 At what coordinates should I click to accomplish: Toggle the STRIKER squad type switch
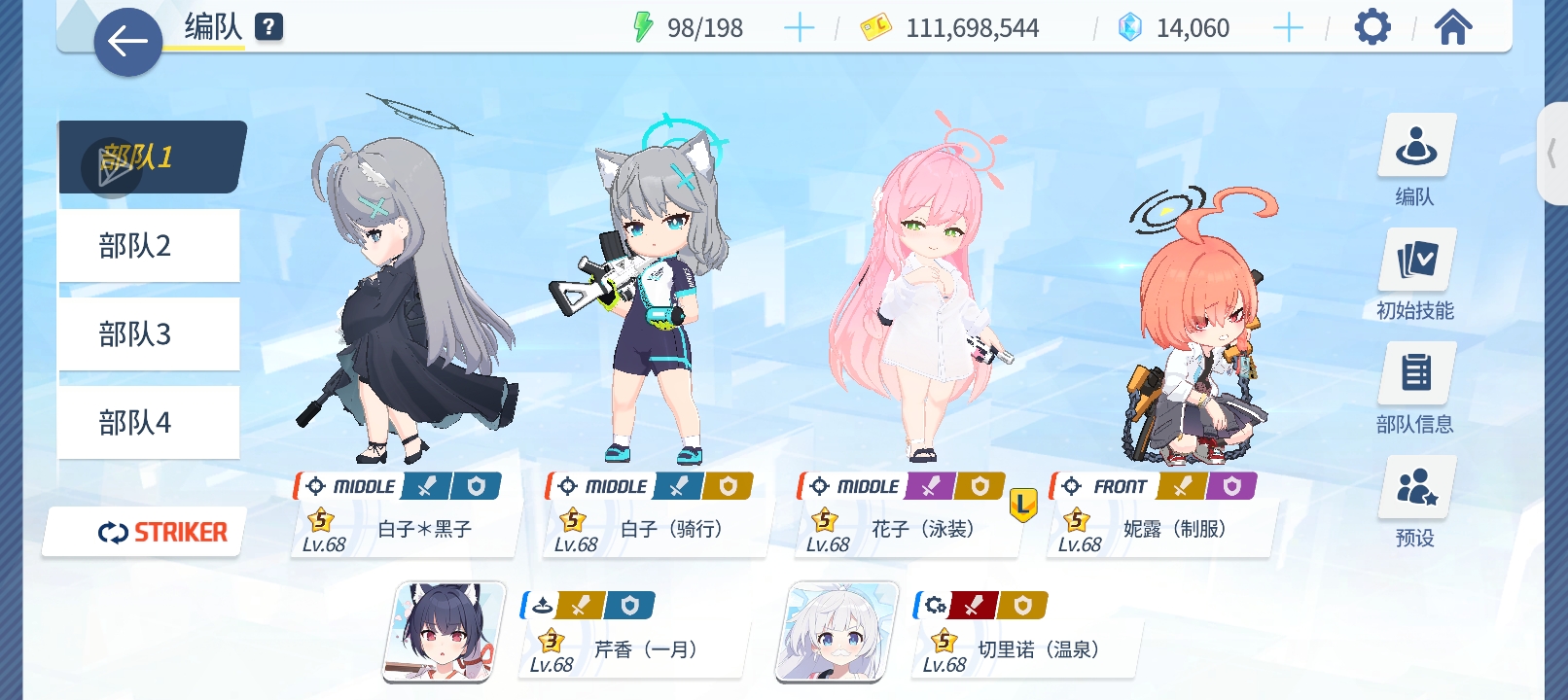pyautogui.click(x=142, y=532)
